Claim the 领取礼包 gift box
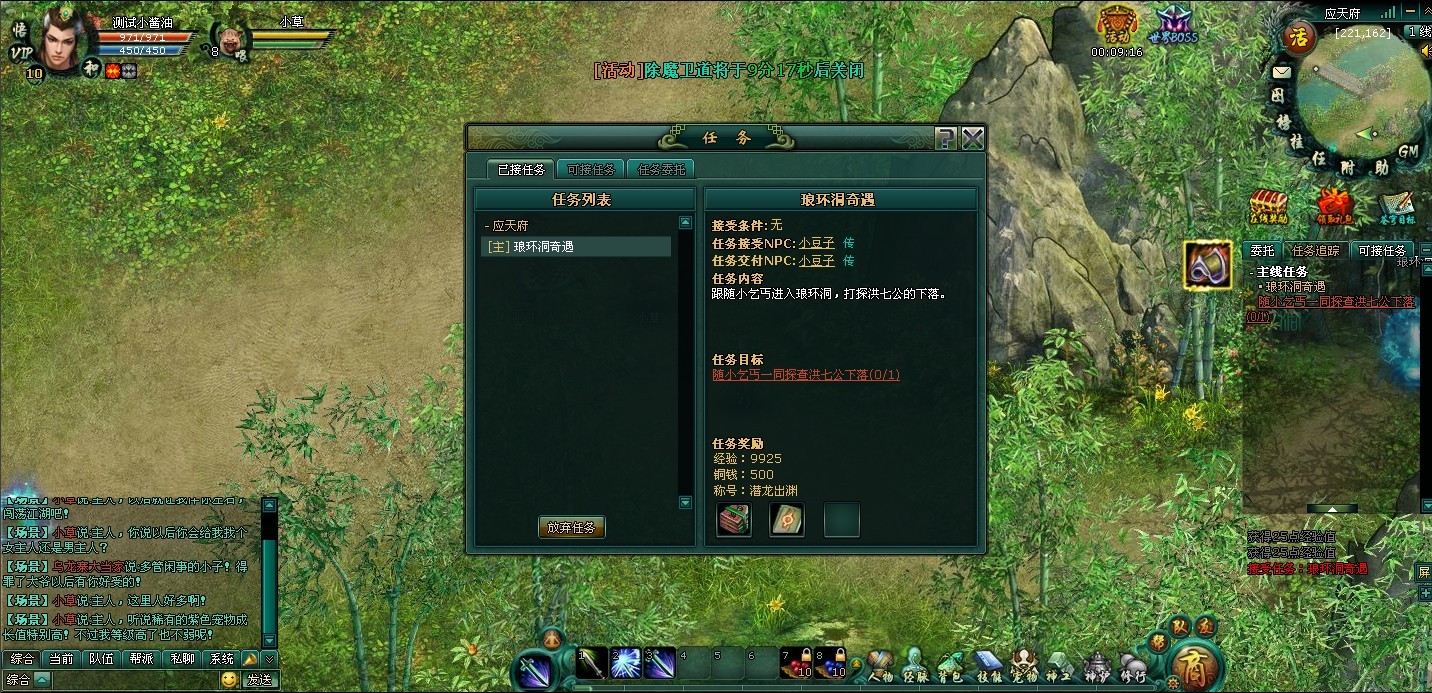 [1334, 205]
